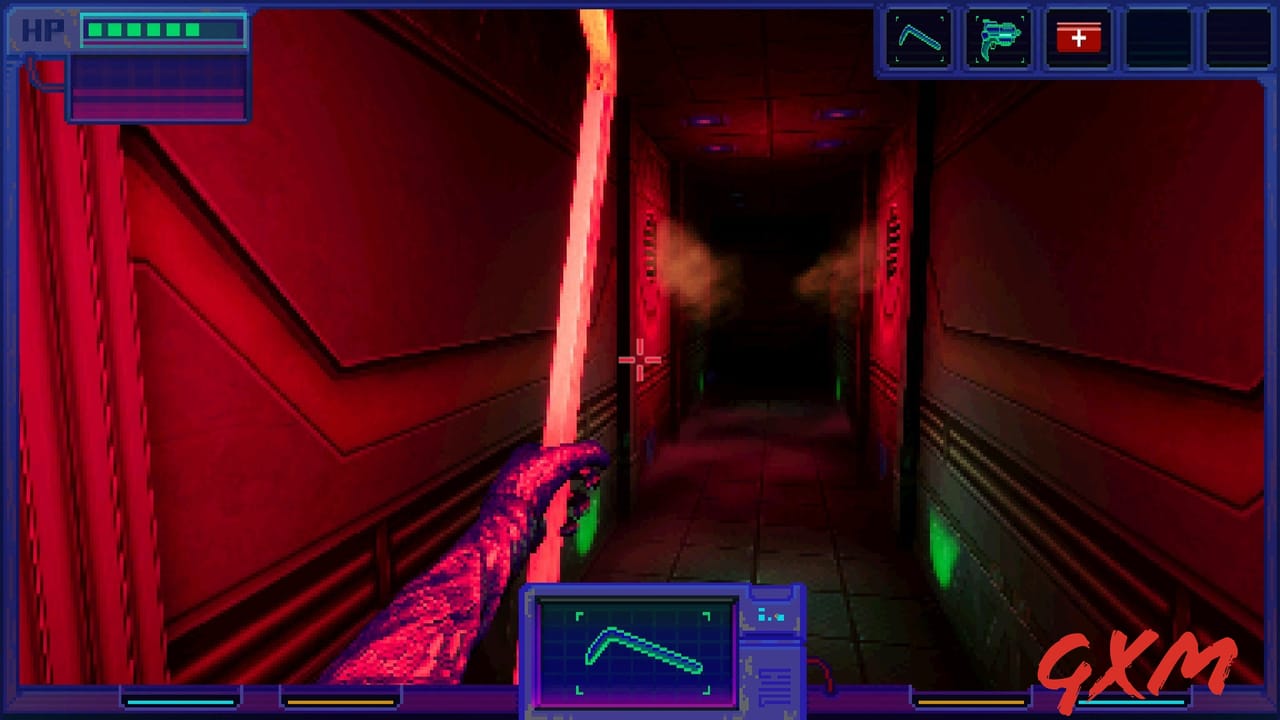Click the blinking indicator lights on the weapon panel
The width and height of the screenshot is (1280, 720).
(770, 615)
